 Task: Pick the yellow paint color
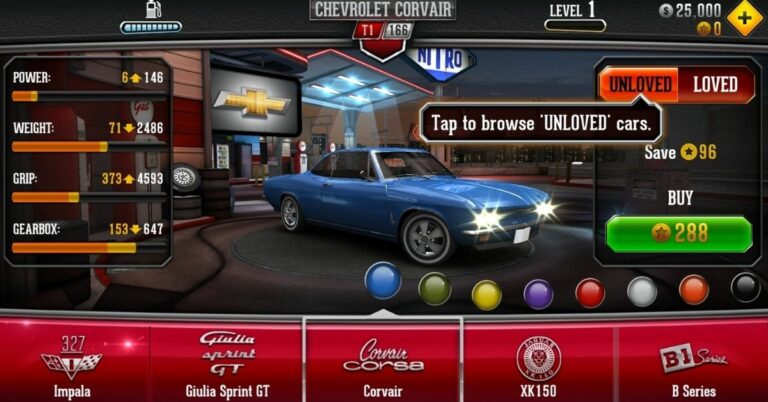point(486,294)
